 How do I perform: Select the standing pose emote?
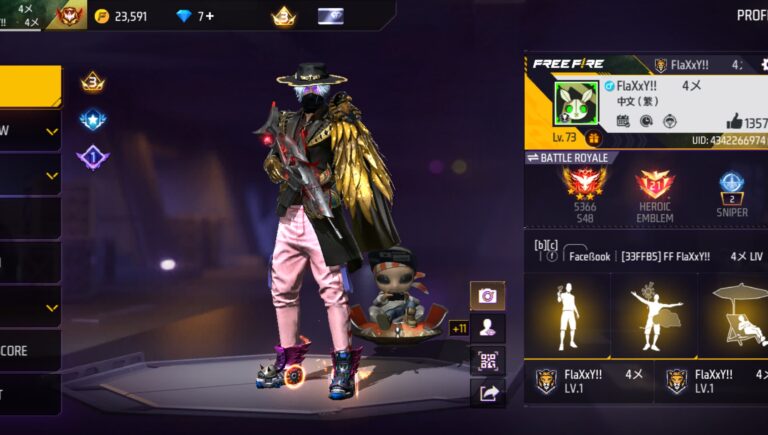(x=567, y=312)
